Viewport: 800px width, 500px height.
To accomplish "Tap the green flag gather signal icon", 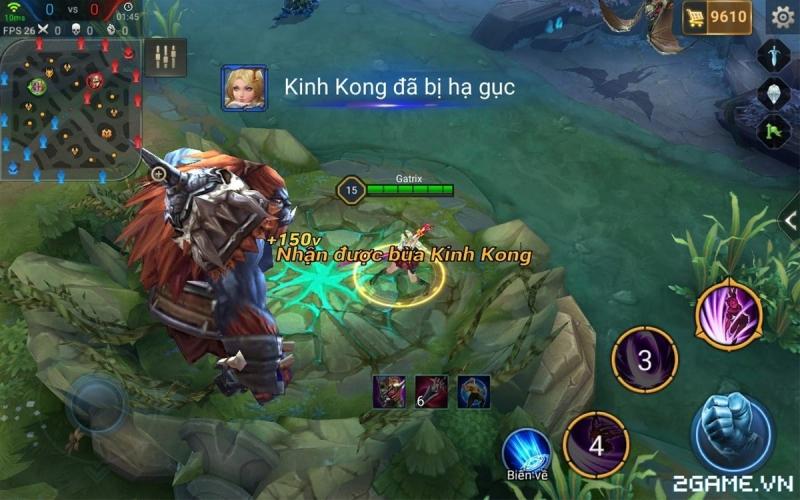I will [774, 128].
